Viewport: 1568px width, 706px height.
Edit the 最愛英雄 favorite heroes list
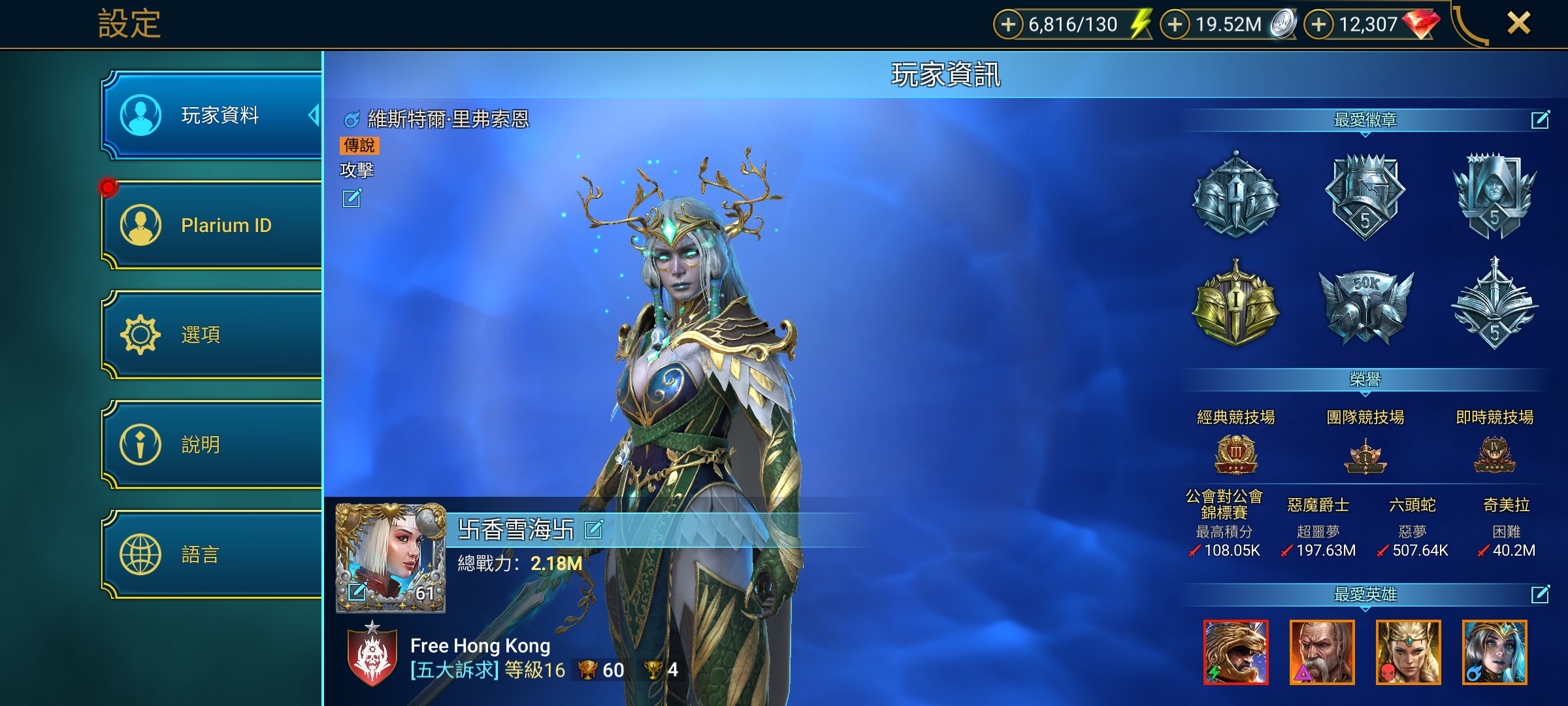point(1540,594)
